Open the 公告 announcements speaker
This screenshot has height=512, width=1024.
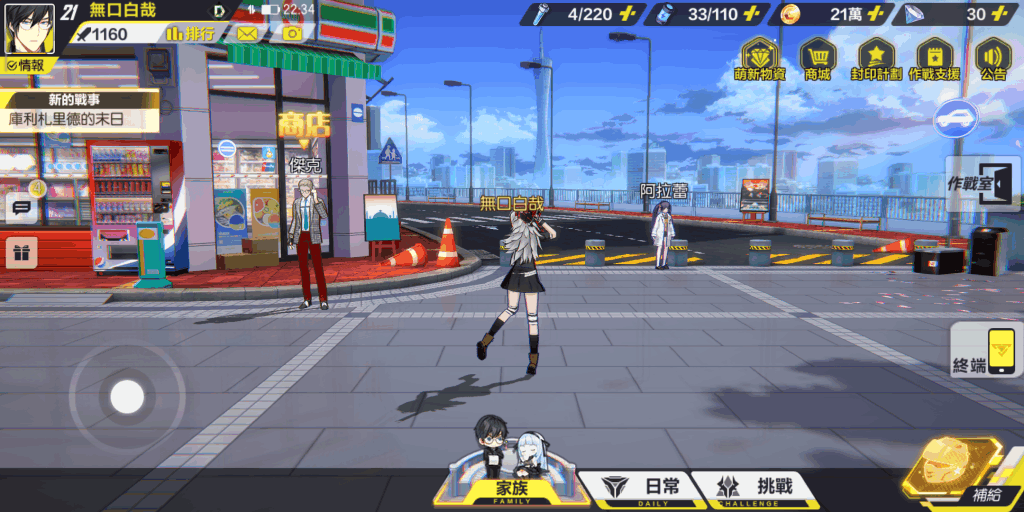pyautogui.click(x=993, y=61)
